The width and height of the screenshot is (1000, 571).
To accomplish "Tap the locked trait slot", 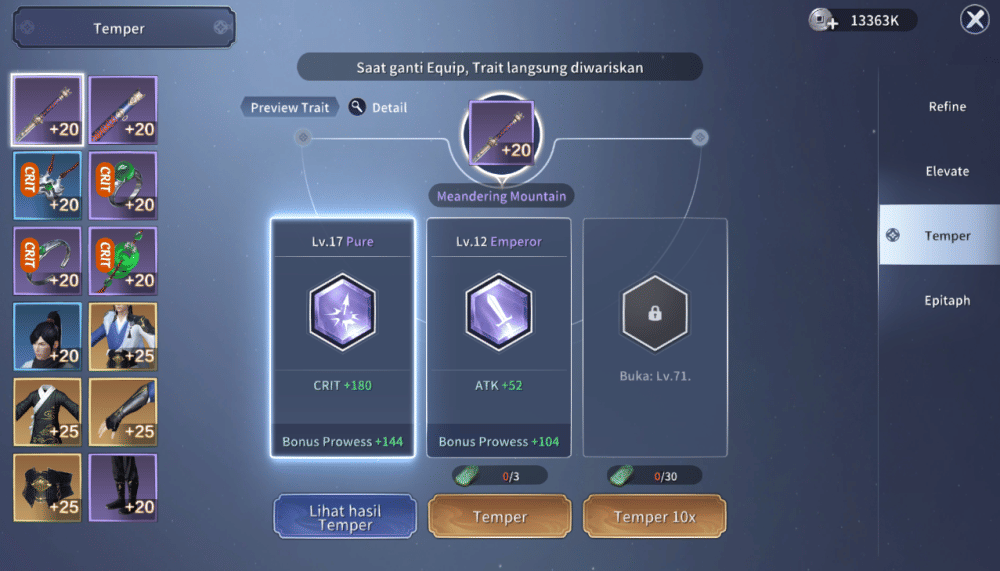I will (x=655, y=337).
